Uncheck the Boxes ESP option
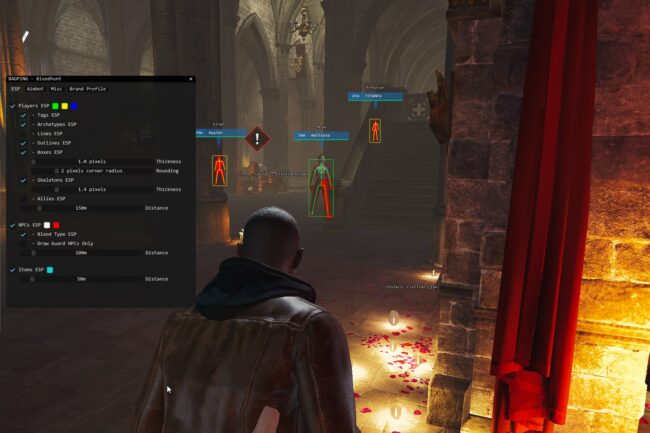 [x=23, y=152]
